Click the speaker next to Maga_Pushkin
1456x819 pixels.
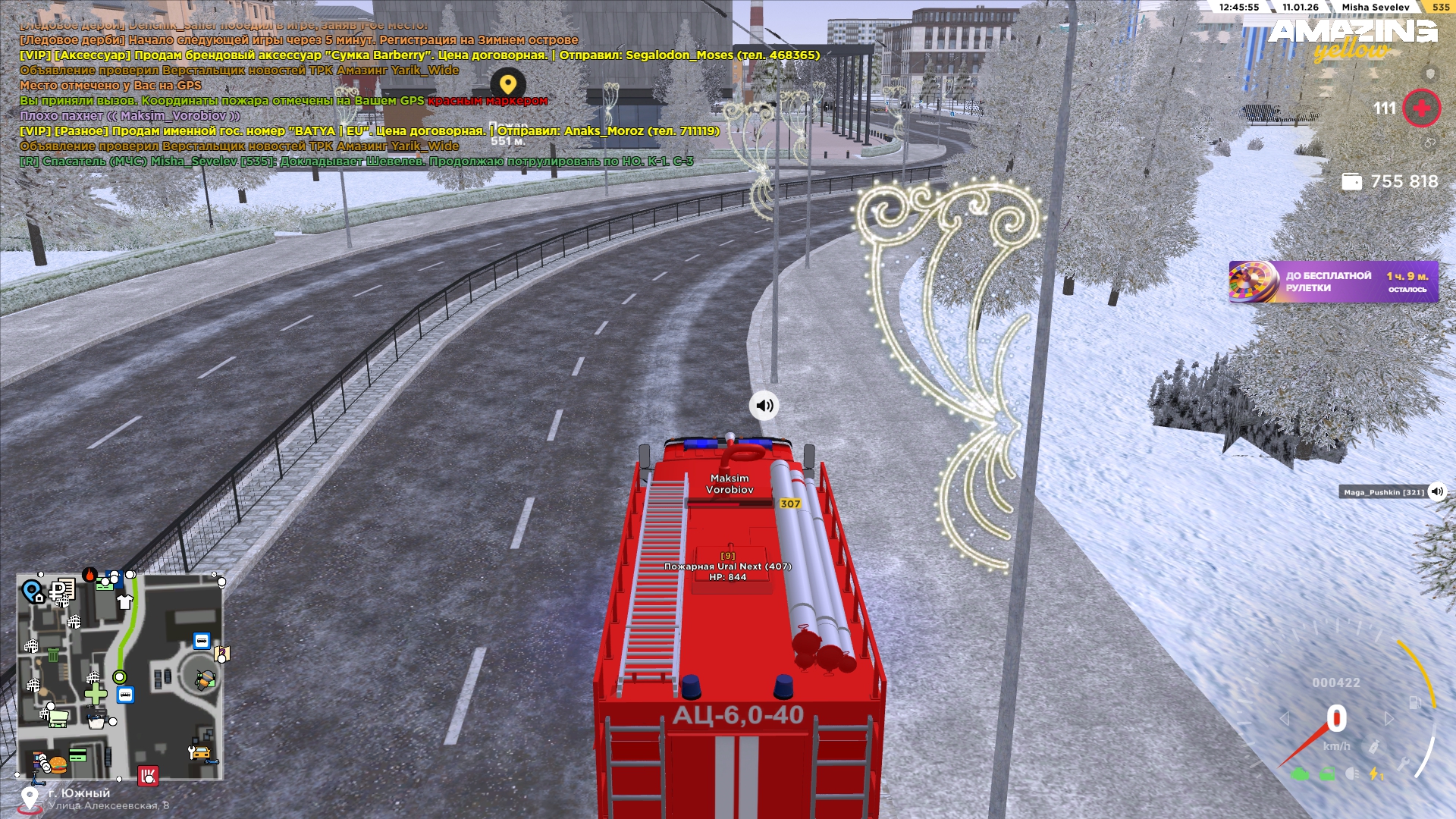click(x=1437, y=491)
